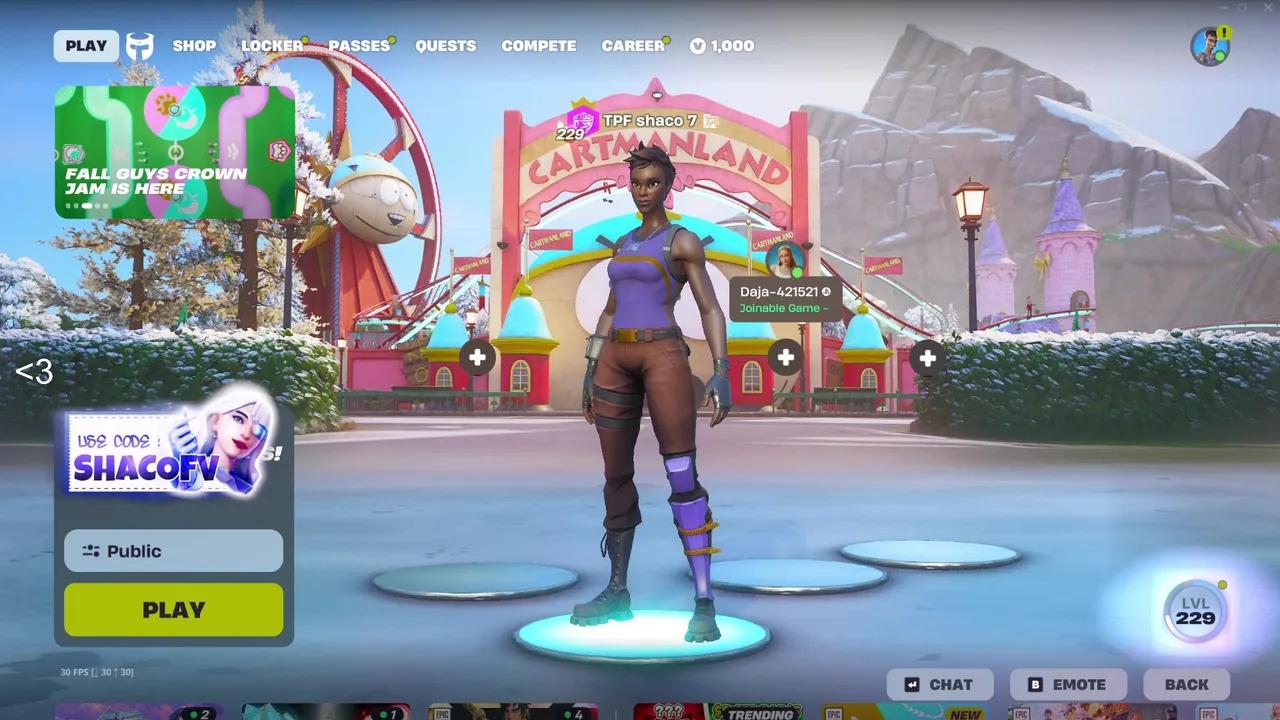Expand the TRENDING game mode row
Image resolution: width=1280 pixels, height=720 pixels.
pyautogui.click(x=757, y=715)
